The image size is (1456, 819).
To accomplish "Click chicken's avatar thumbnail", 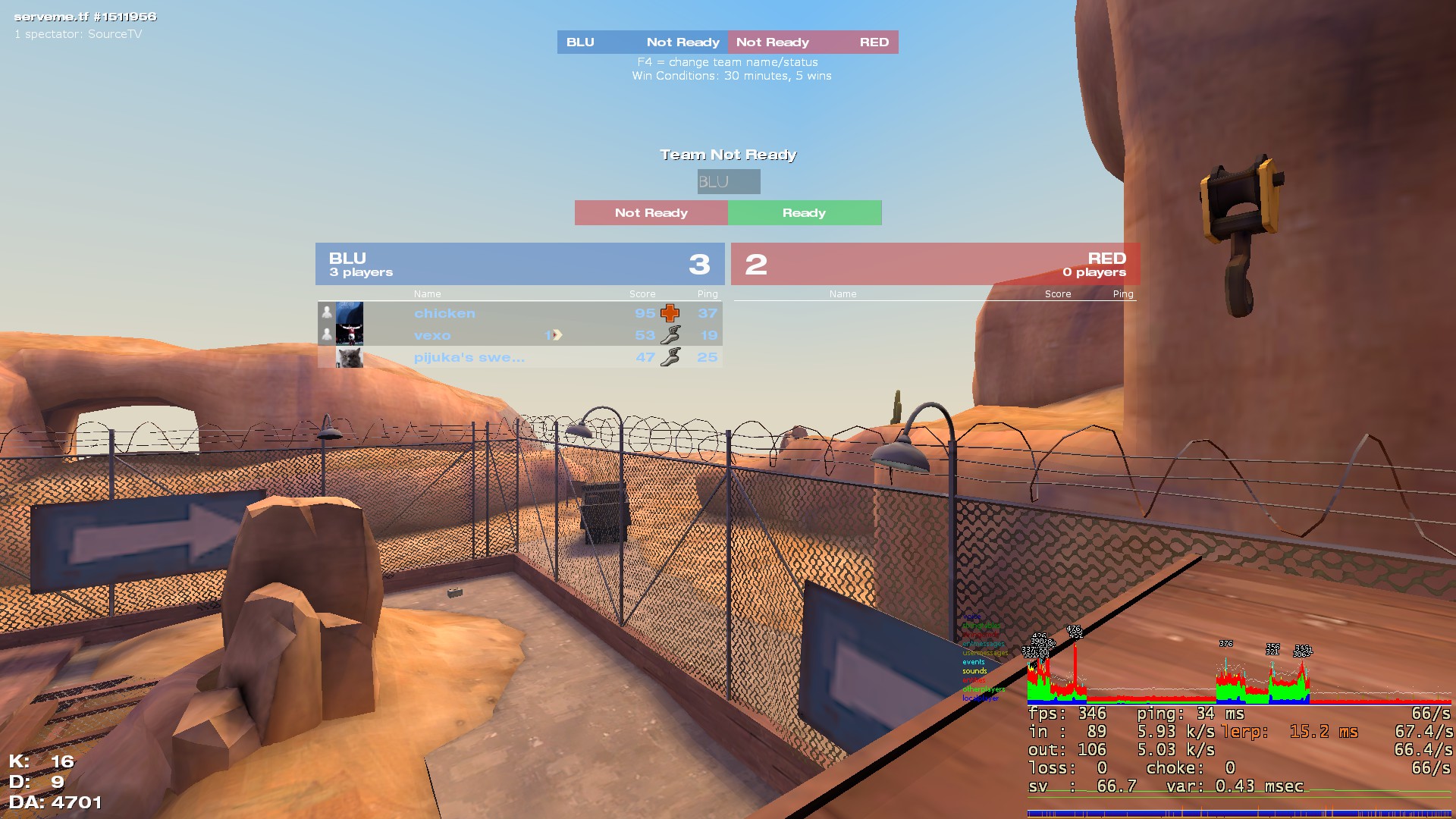I will (350, 313).
